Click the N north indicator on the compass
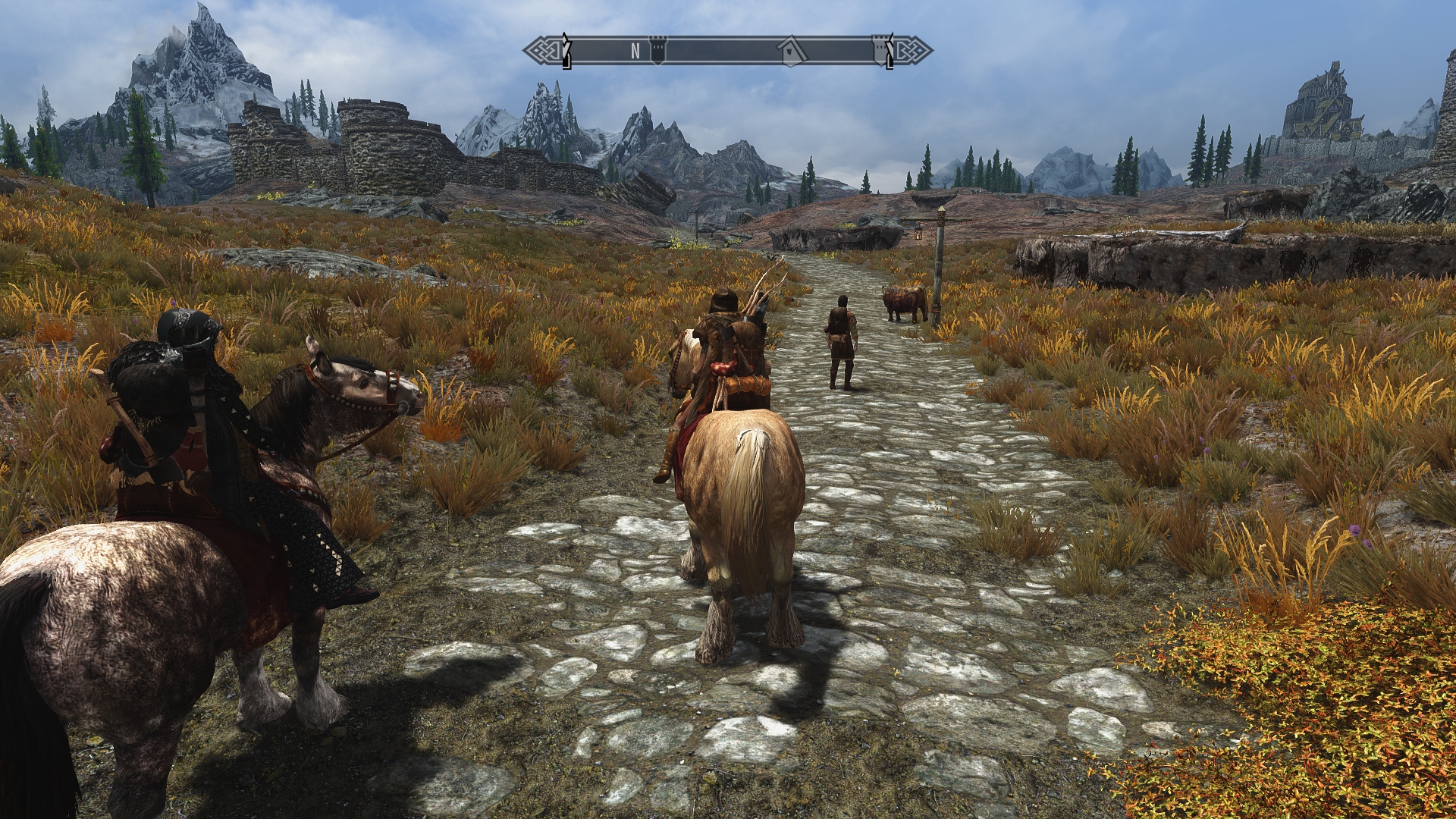The height and width of the screenshot is (819, 1456). tap(635, 51)
